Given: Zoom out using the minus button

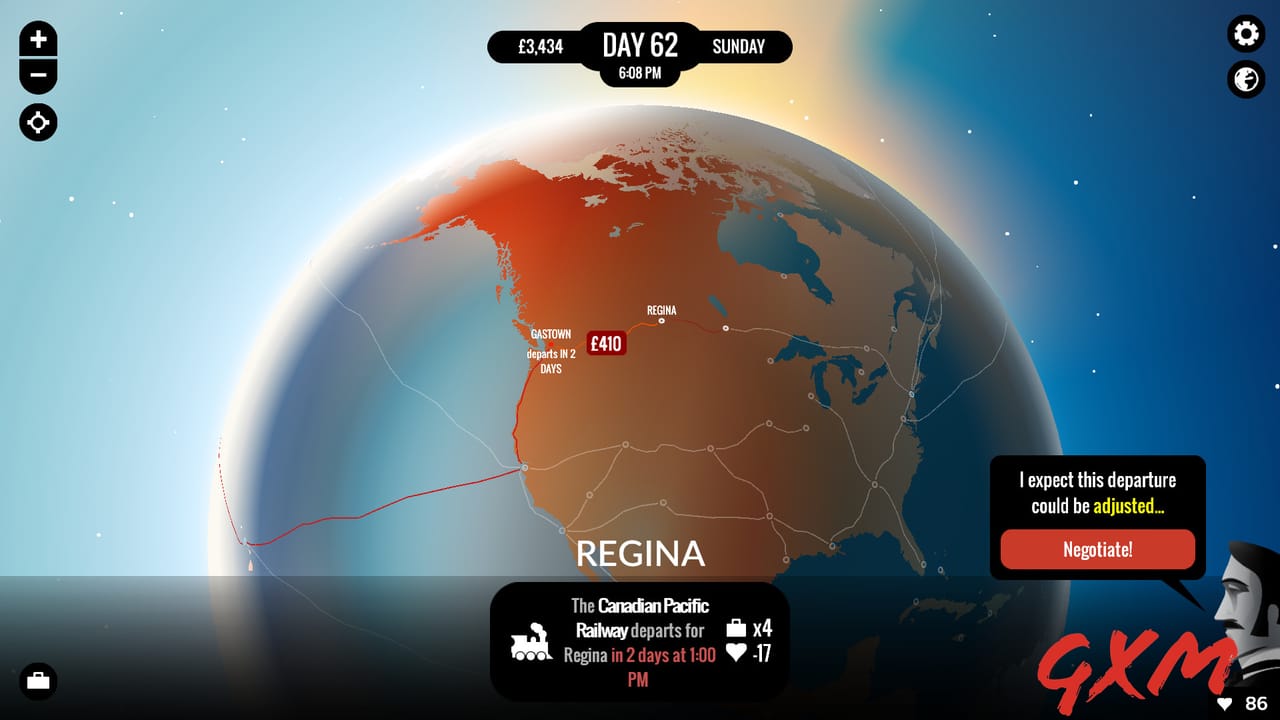Looking at the screenshot, I should (37, 74).
